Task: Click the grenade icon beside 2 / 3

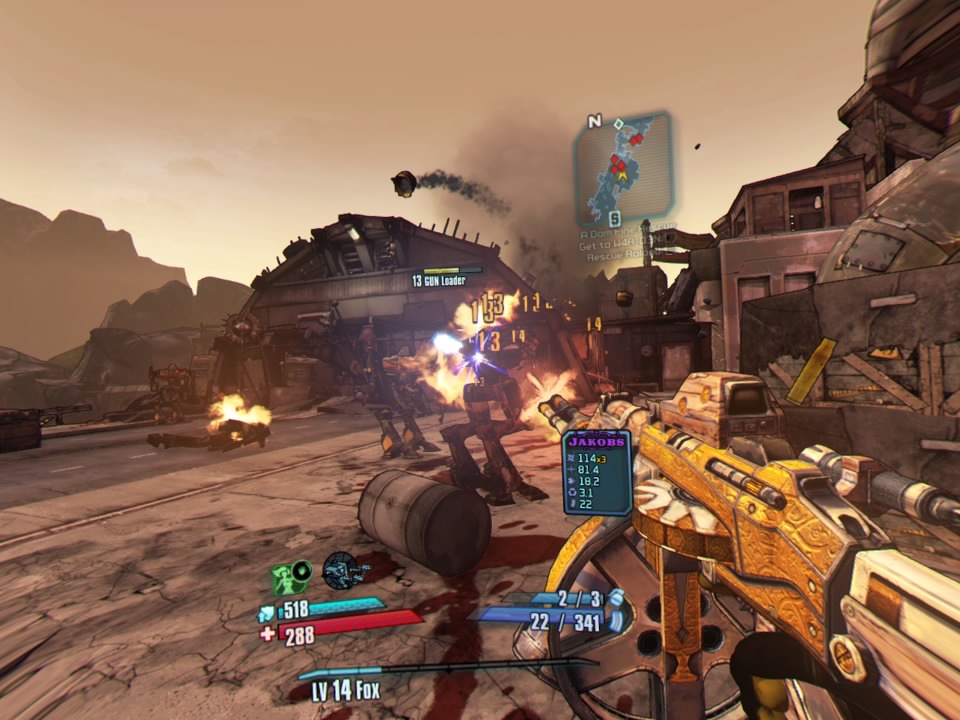Action: coord(617,598)
